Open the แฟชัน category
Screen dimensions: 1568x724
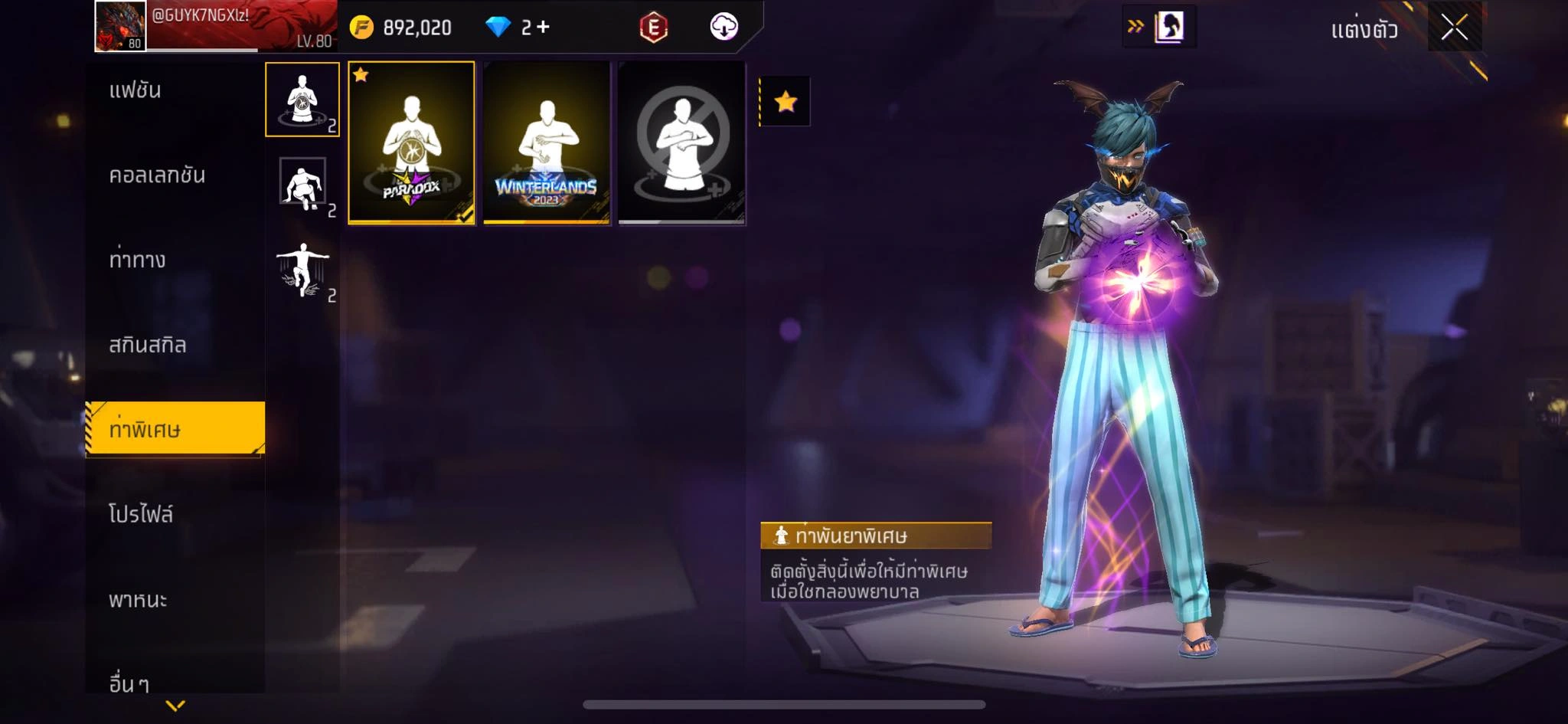(x=136, y=90)
